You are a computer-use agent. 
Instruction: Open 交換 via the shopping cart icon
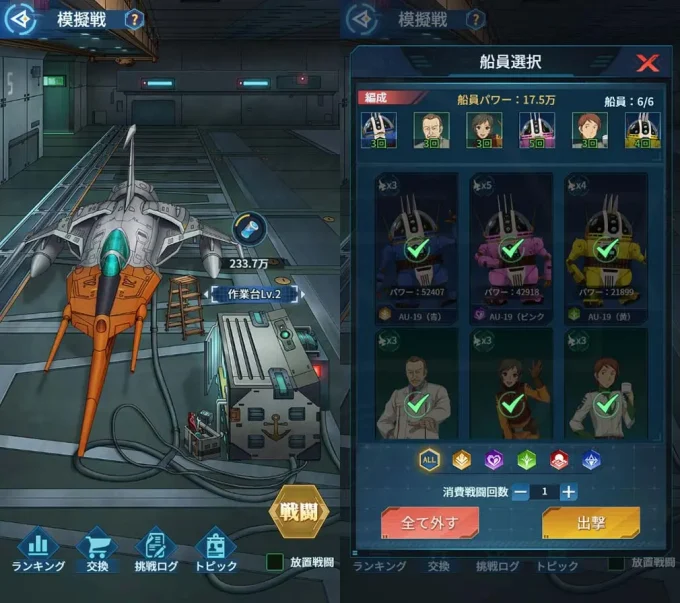(96, 547)
